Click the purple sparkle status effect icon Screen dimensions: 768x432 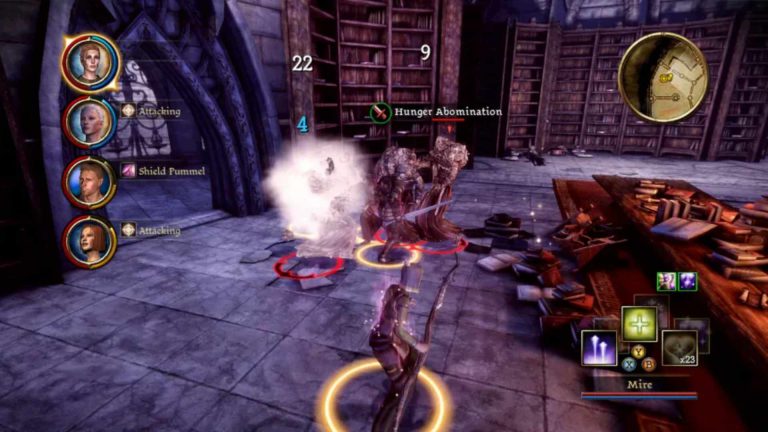(687, 281)
